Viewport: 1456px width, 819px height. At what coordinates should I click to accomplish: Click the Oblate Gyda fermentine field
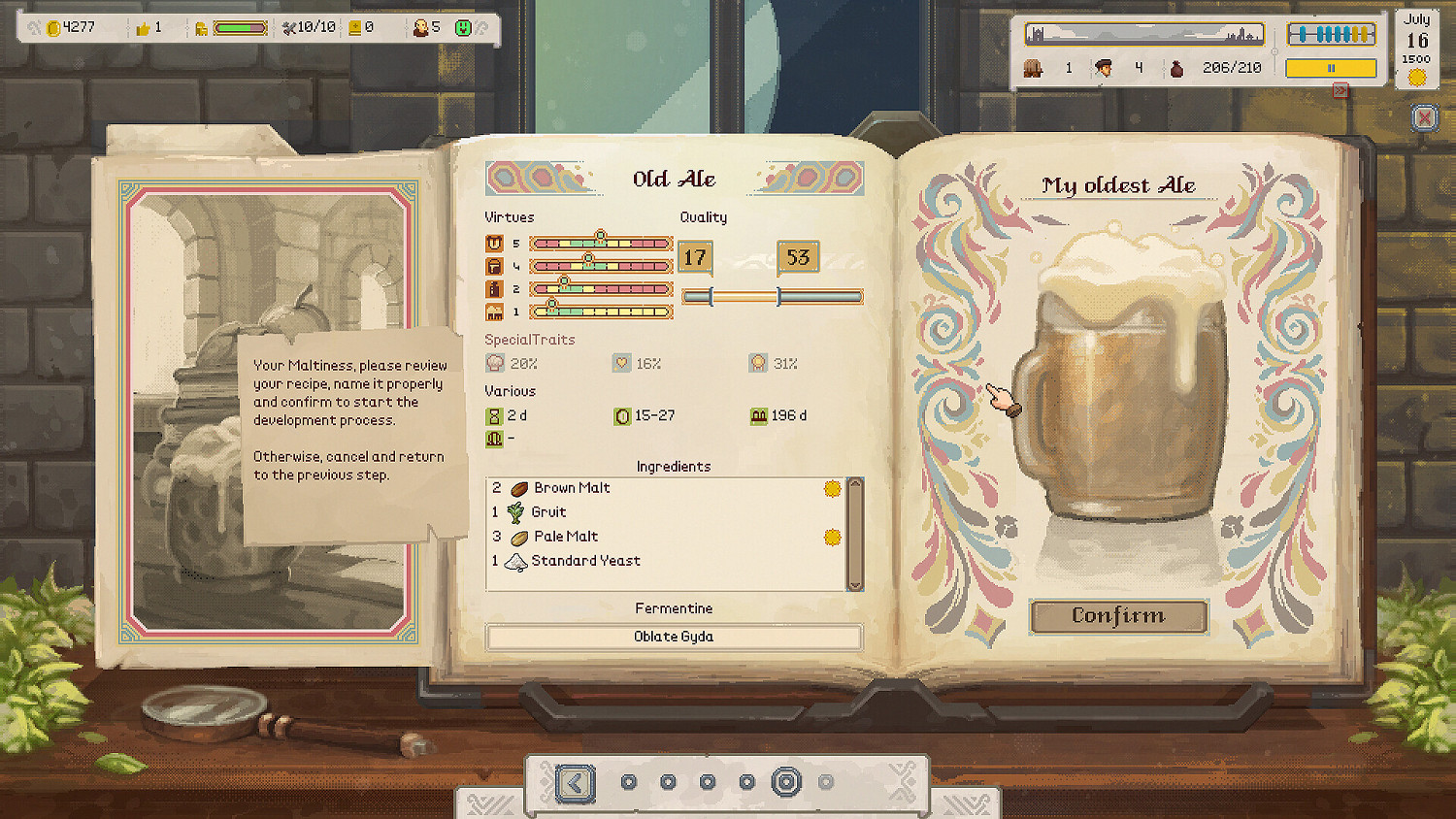[674, 637]
